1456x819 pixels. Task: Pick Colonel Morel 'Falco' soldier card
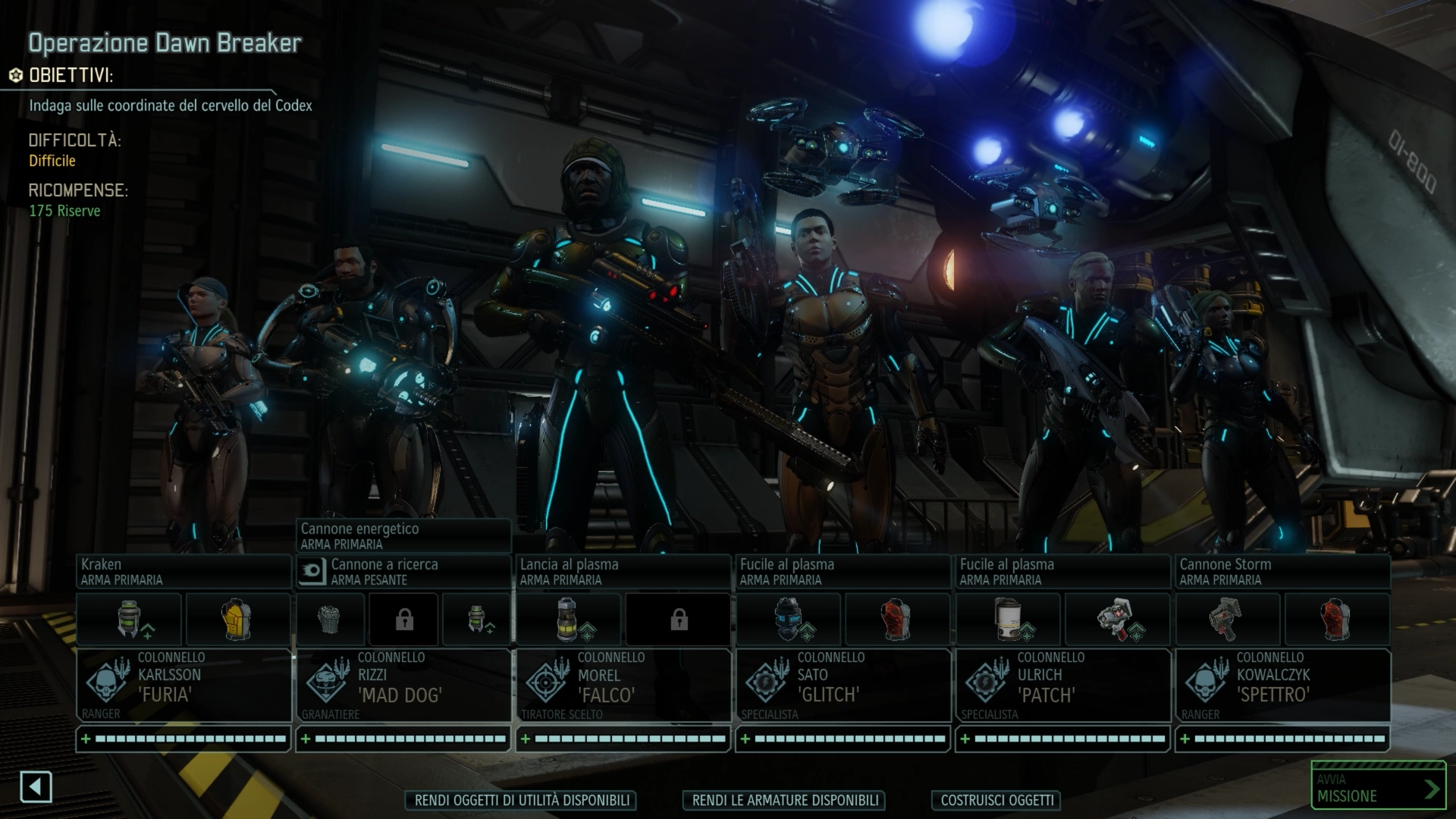pyautogui.click(x=623, y=685)
